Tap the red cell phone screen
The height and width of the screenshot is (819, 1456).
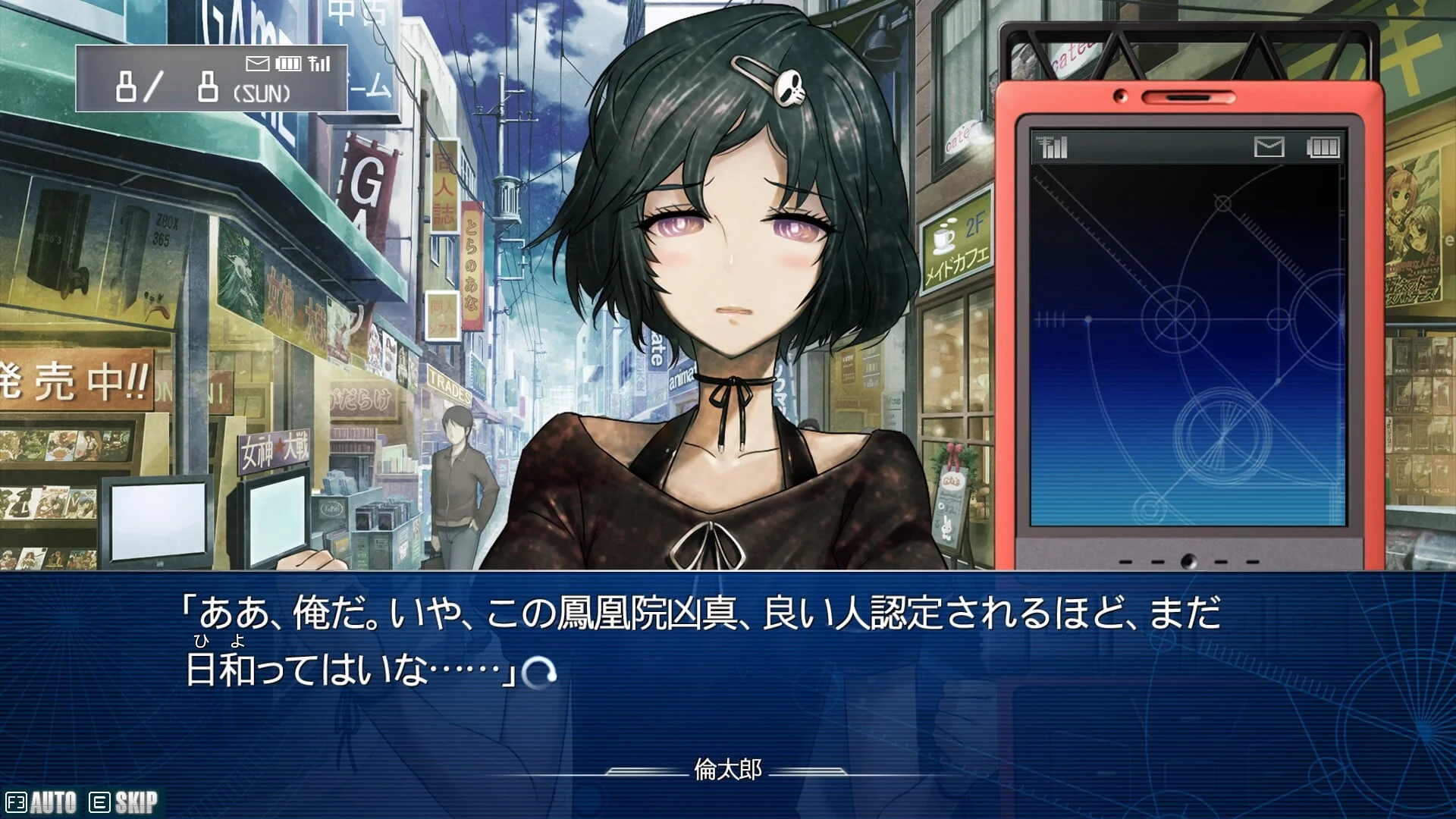tap(1188, 341)
